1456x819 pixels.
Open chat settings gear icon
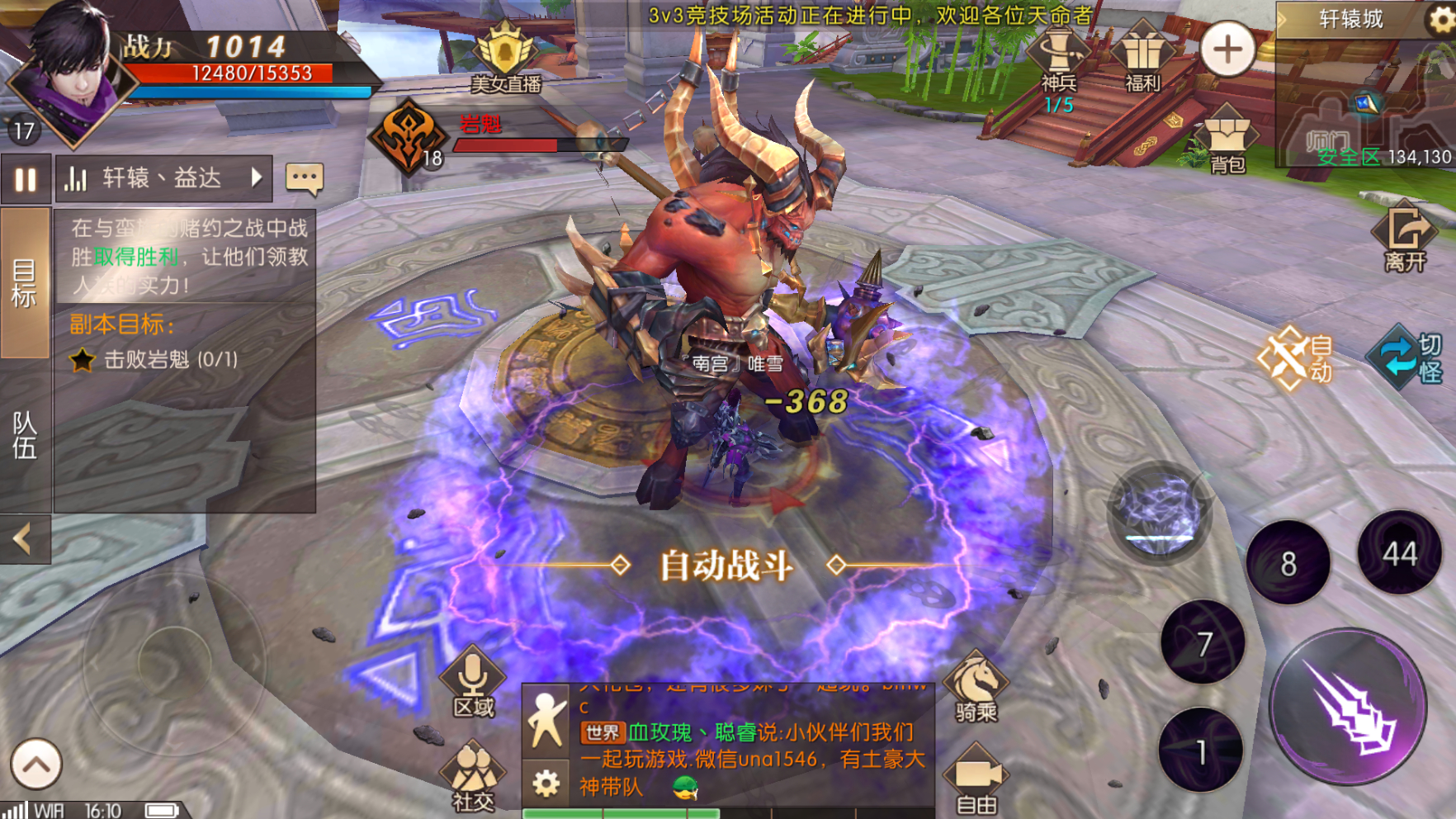click(546, 783)
